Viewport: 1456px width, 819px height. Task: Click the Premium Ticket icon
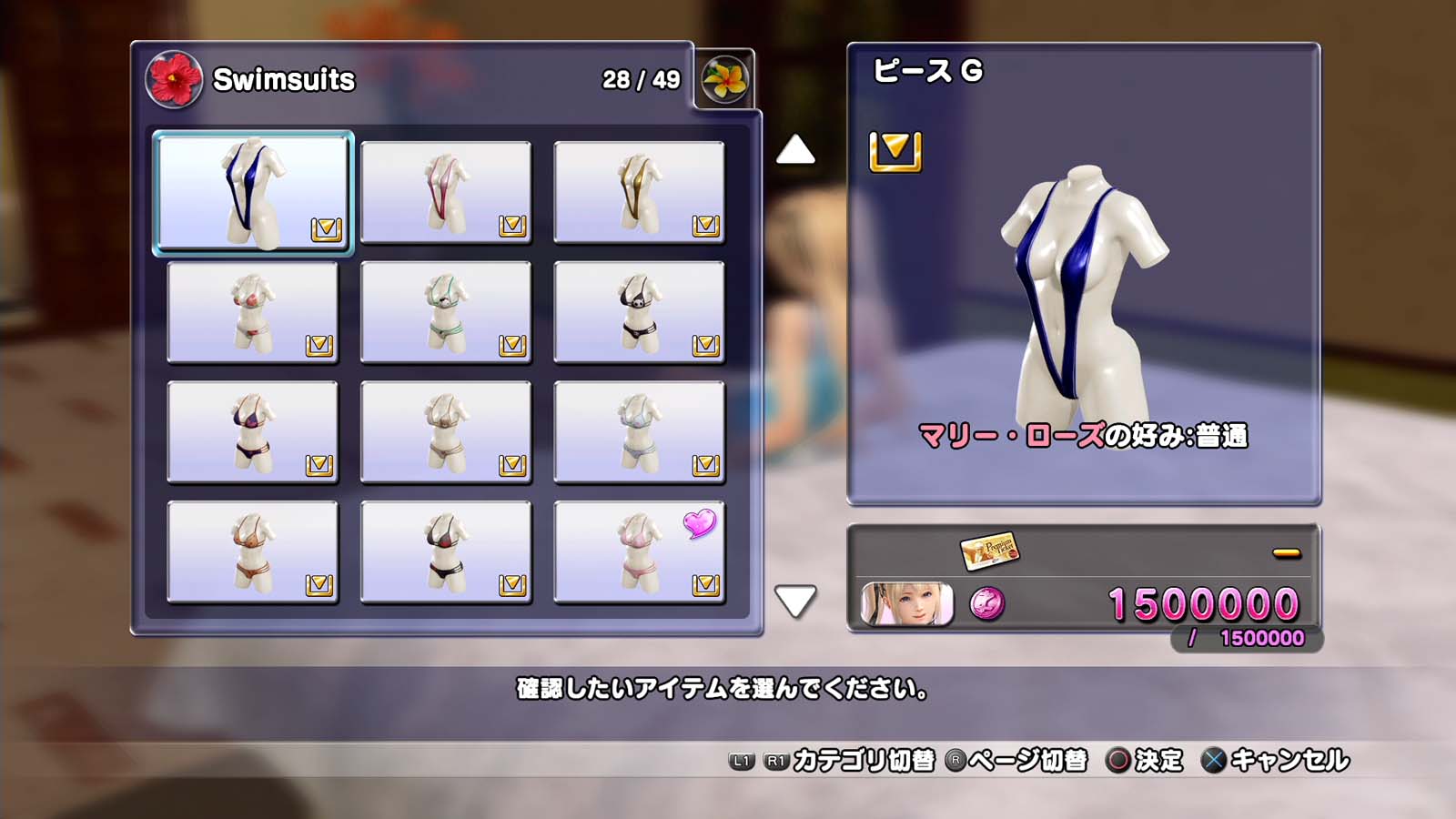click(989, 550)
